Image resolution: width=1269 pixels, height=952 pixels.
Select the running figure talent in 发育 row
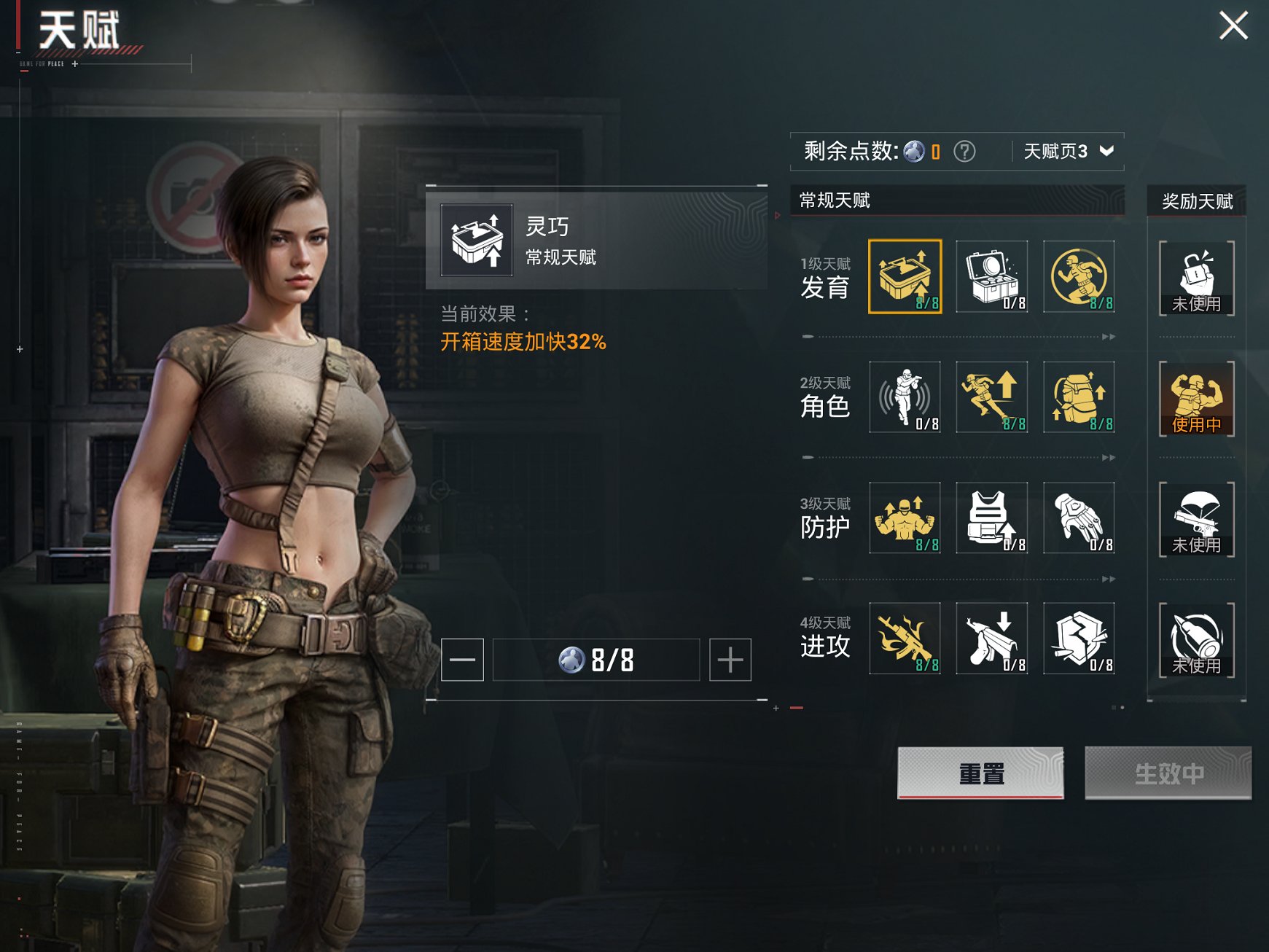click(x=1079, y=277)
